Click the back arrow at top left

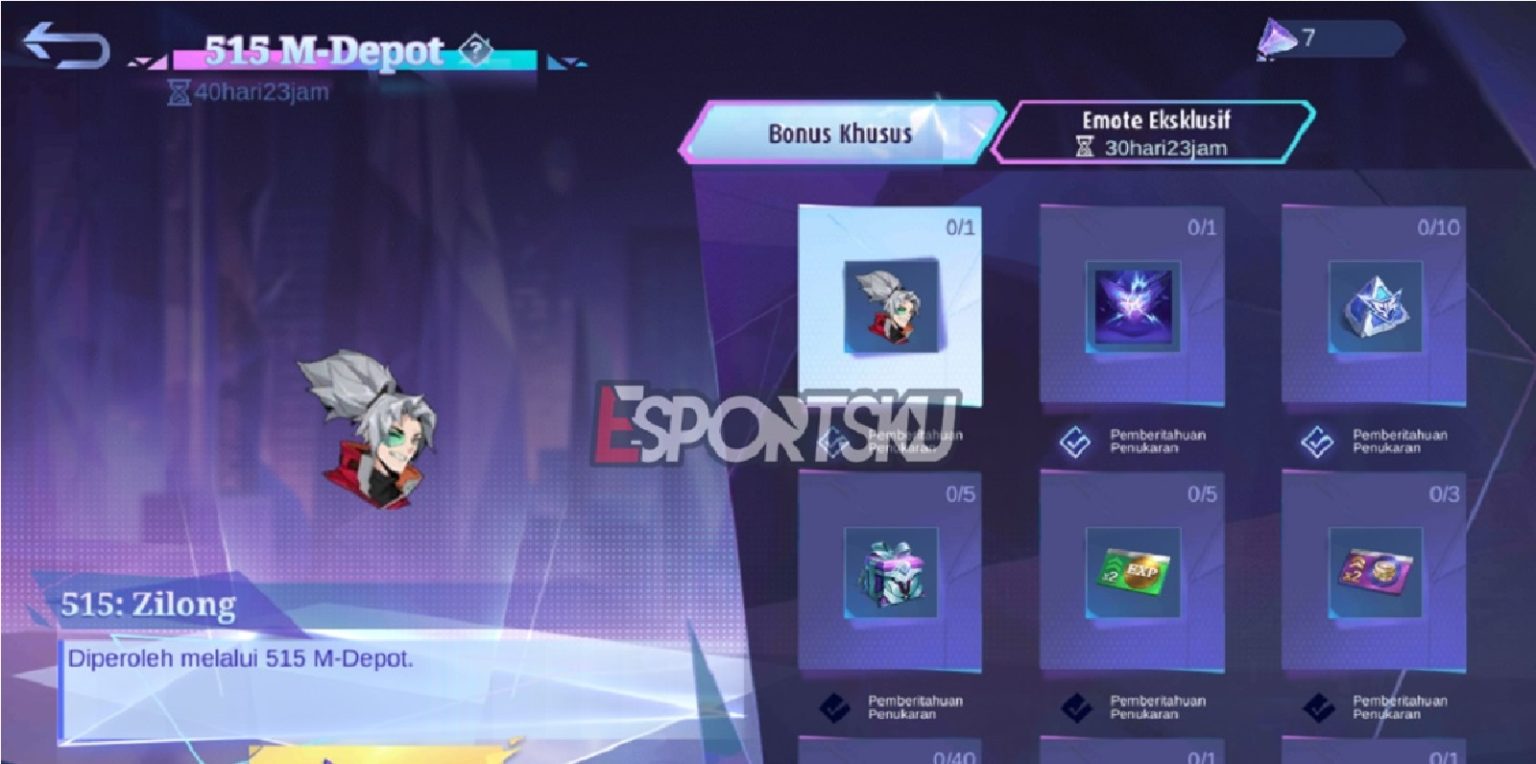click(65, 42)
